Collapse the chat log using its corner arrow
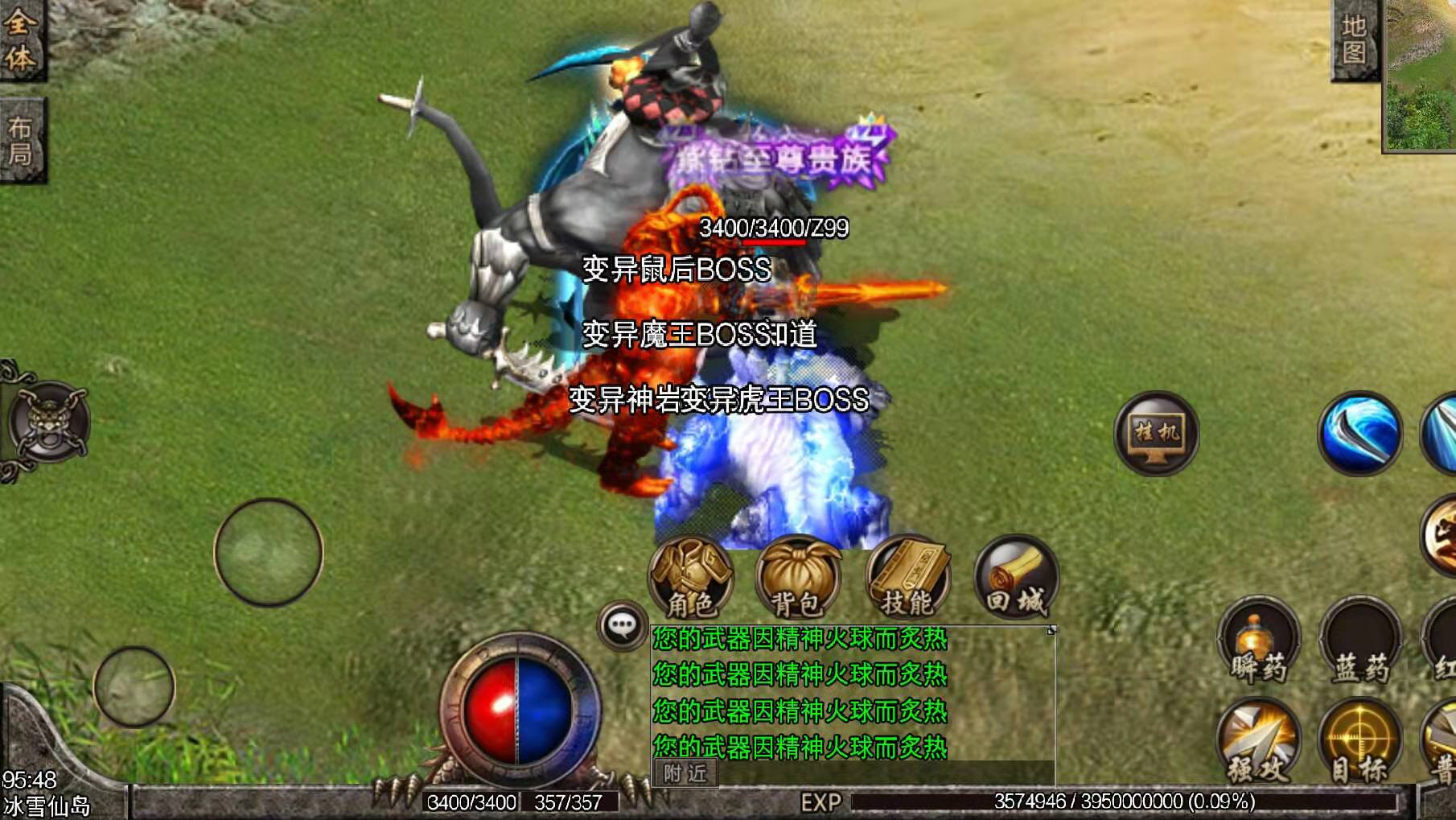 click(1051, 632)
